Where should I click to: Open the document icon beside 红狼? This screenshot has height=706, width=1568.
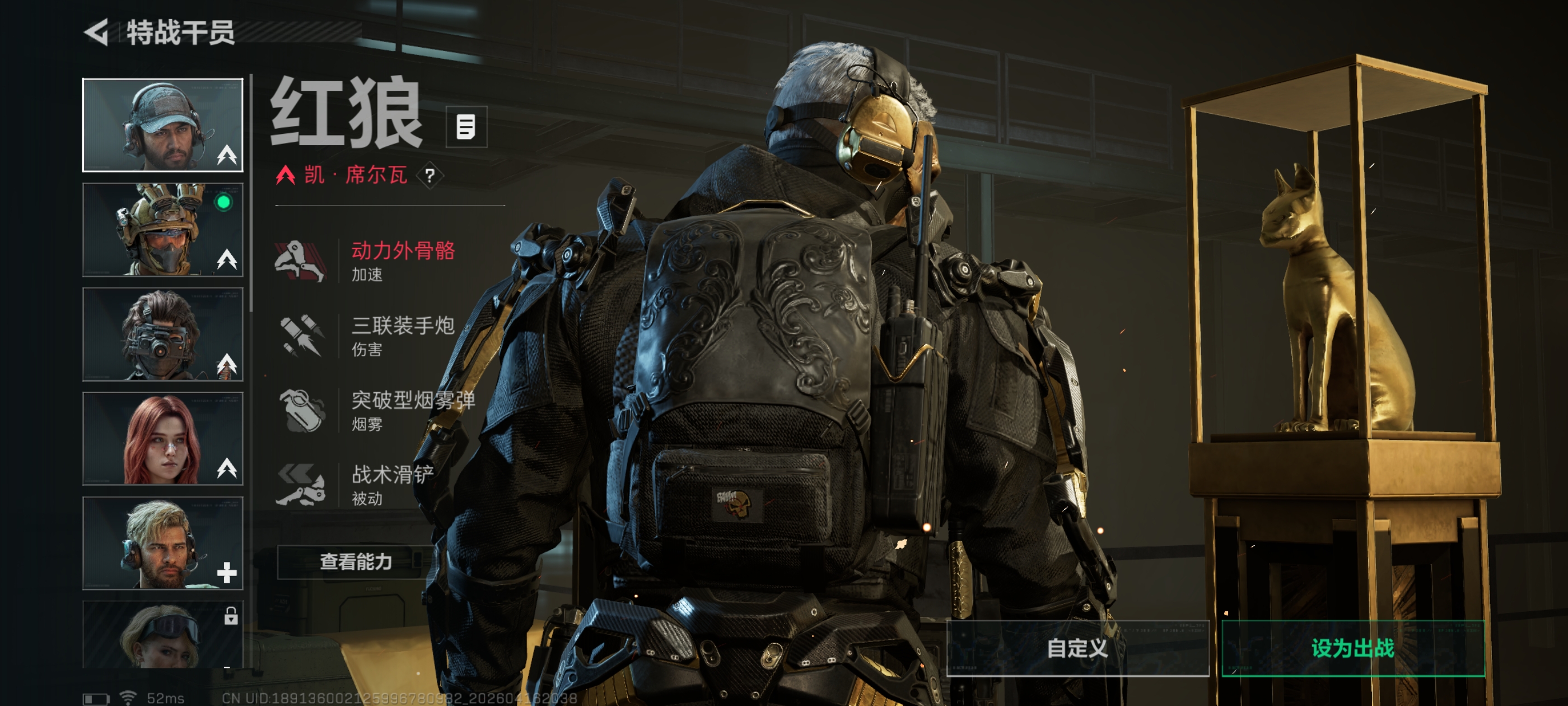[466, 127]
